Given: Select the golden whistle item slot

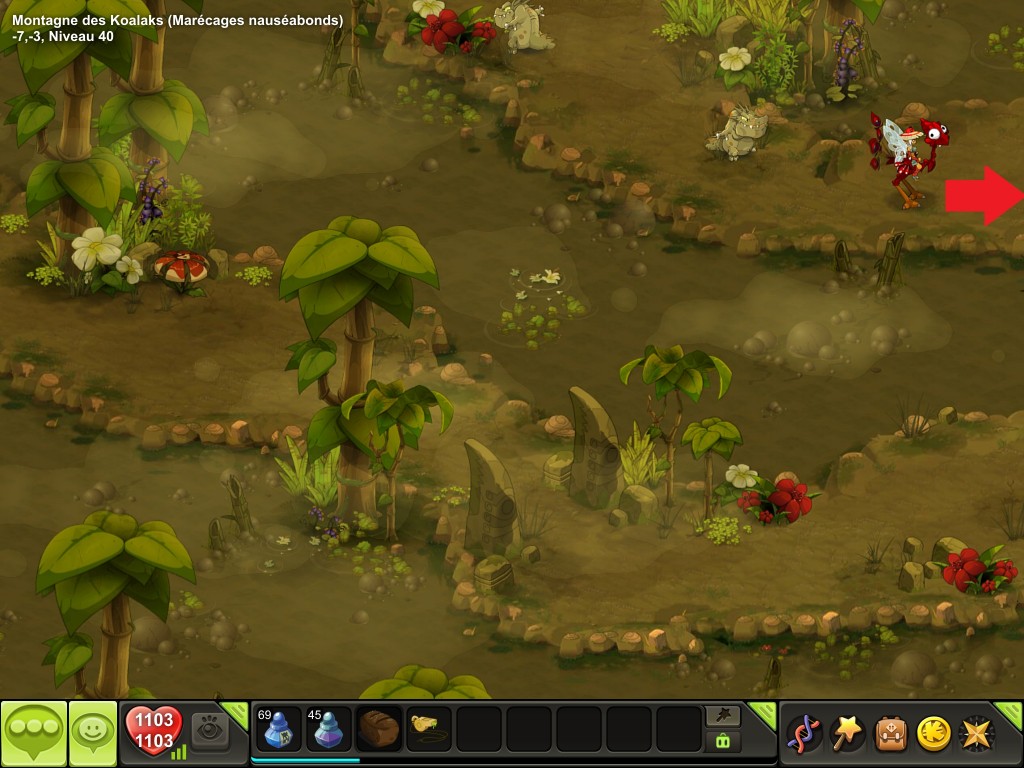Looking at the screenshot, I should (429, 729).
